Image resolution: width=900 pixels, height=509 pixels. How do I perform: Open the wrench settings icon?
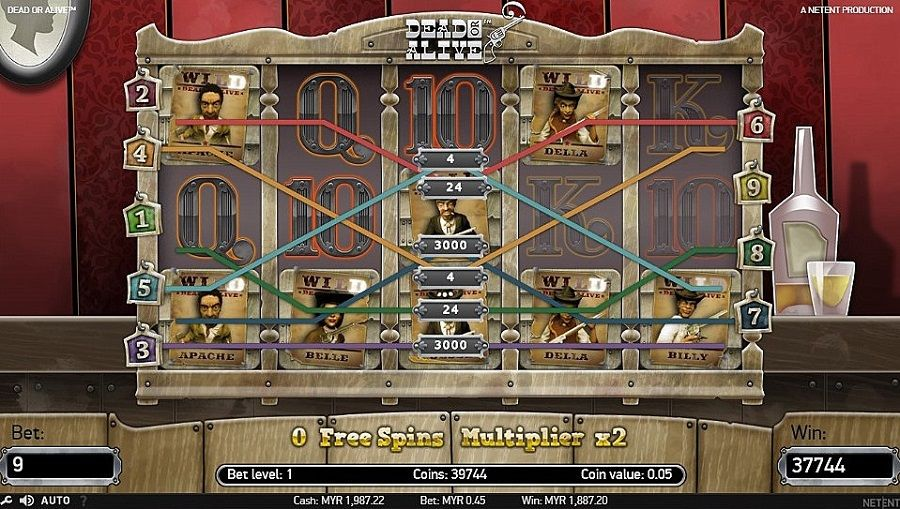pos(9,500)
